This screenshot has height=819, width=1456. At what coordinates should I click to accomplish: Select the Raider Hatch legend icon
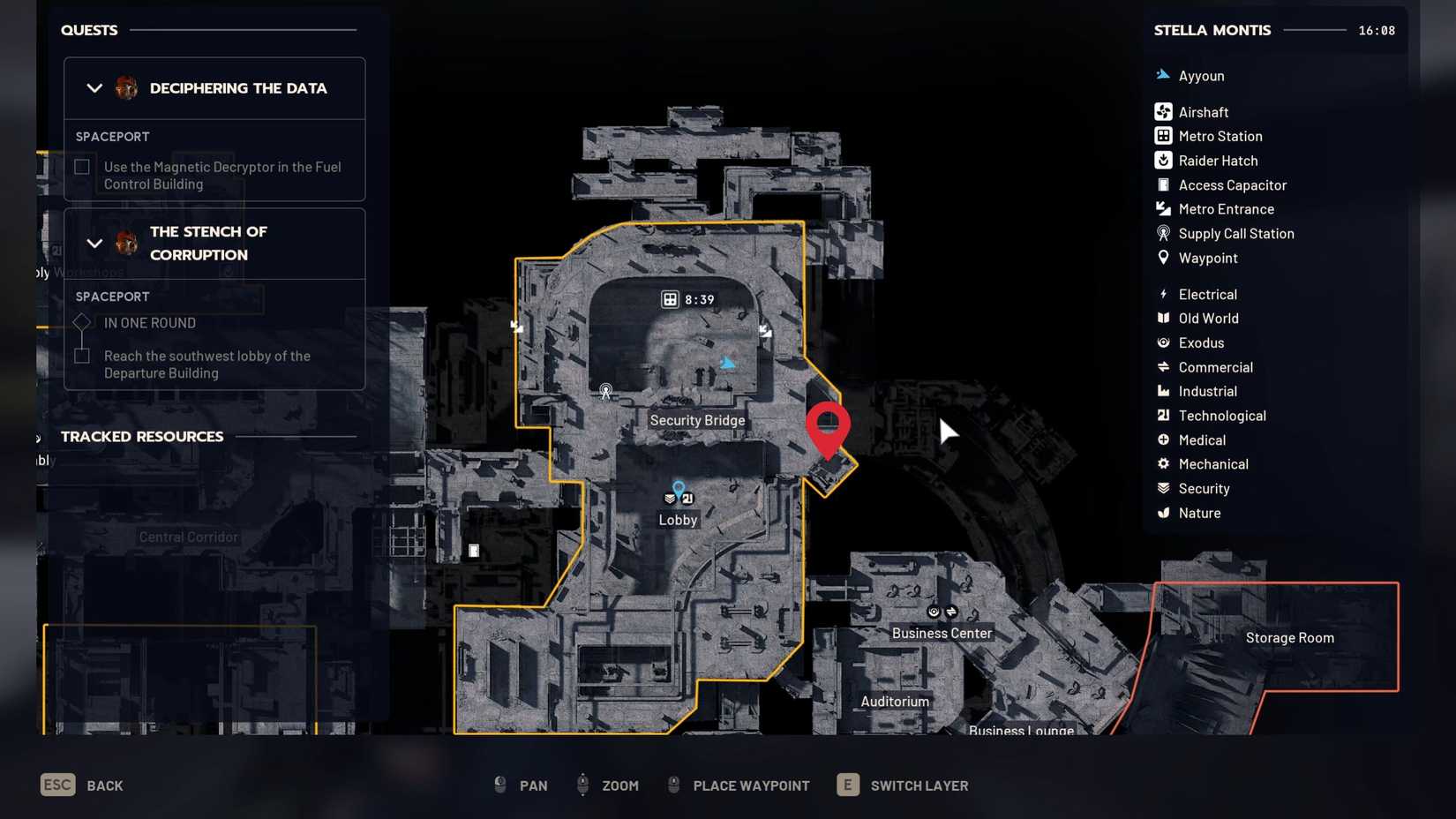(1163, 161)
